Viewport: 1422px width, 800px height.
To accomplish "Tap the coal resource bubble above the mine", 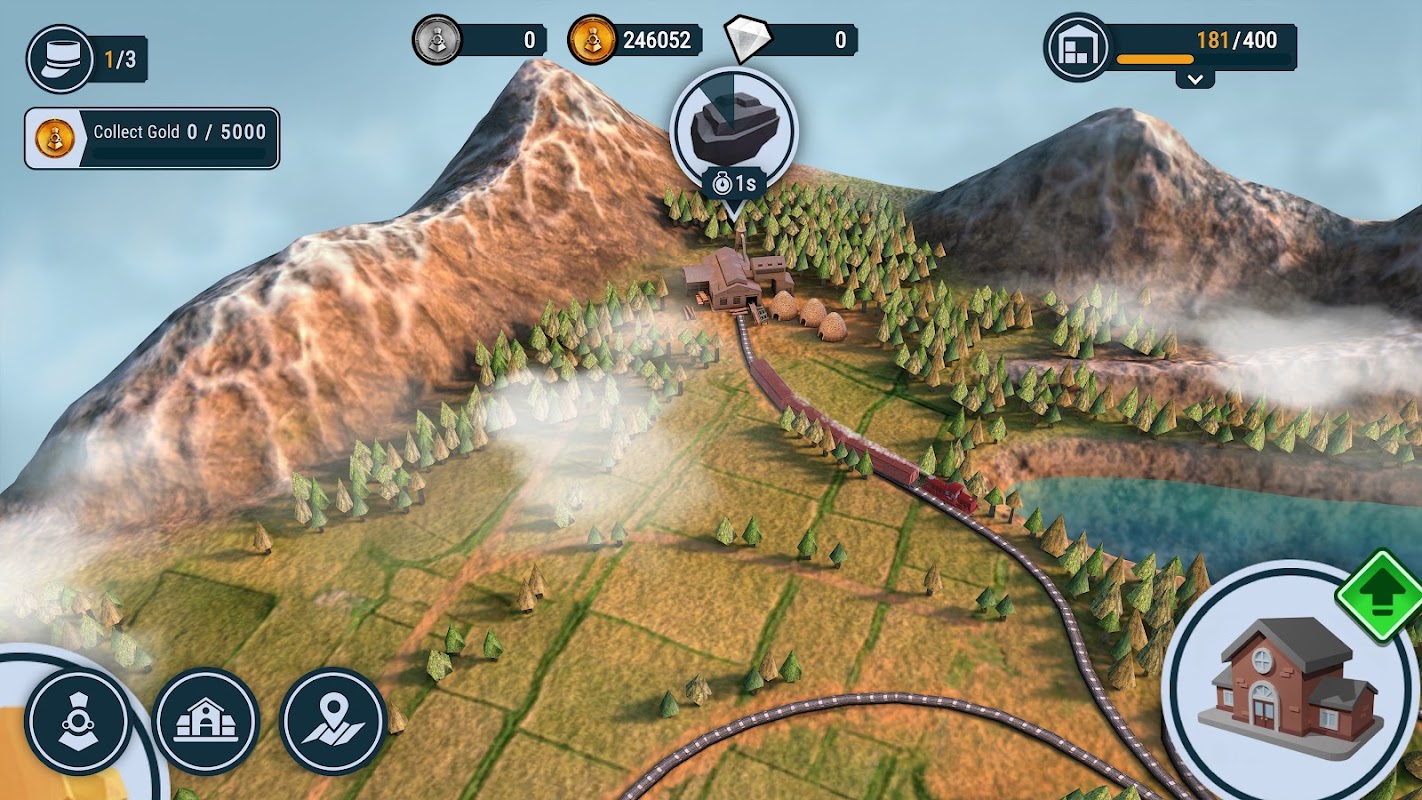I will (x=733, y=130).
